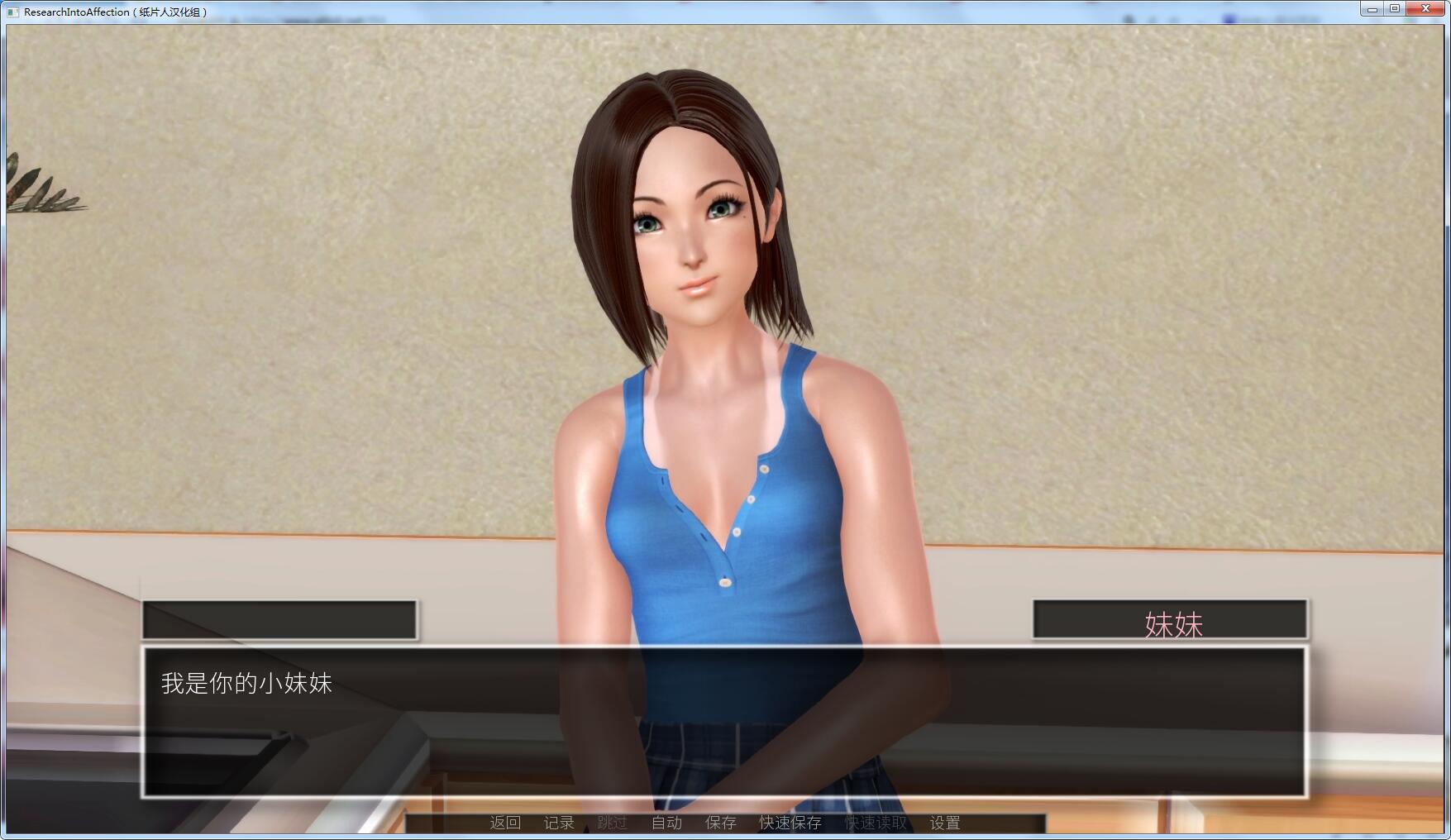Minimize the game window
This screenshot has width=1451, height=840.
click(x=1372, y=8)
